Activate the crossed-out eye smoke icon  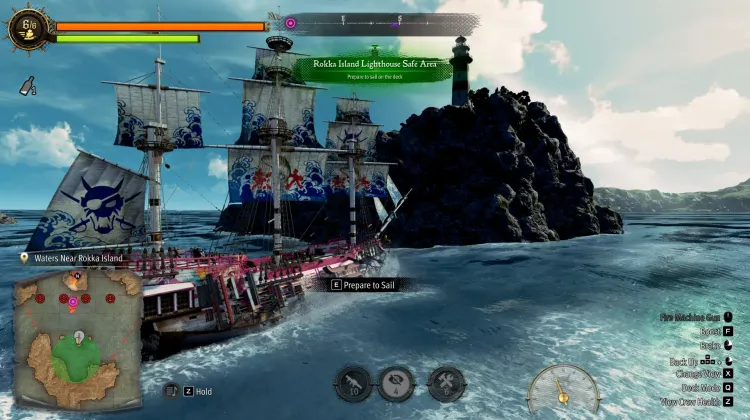click(396, 383)
